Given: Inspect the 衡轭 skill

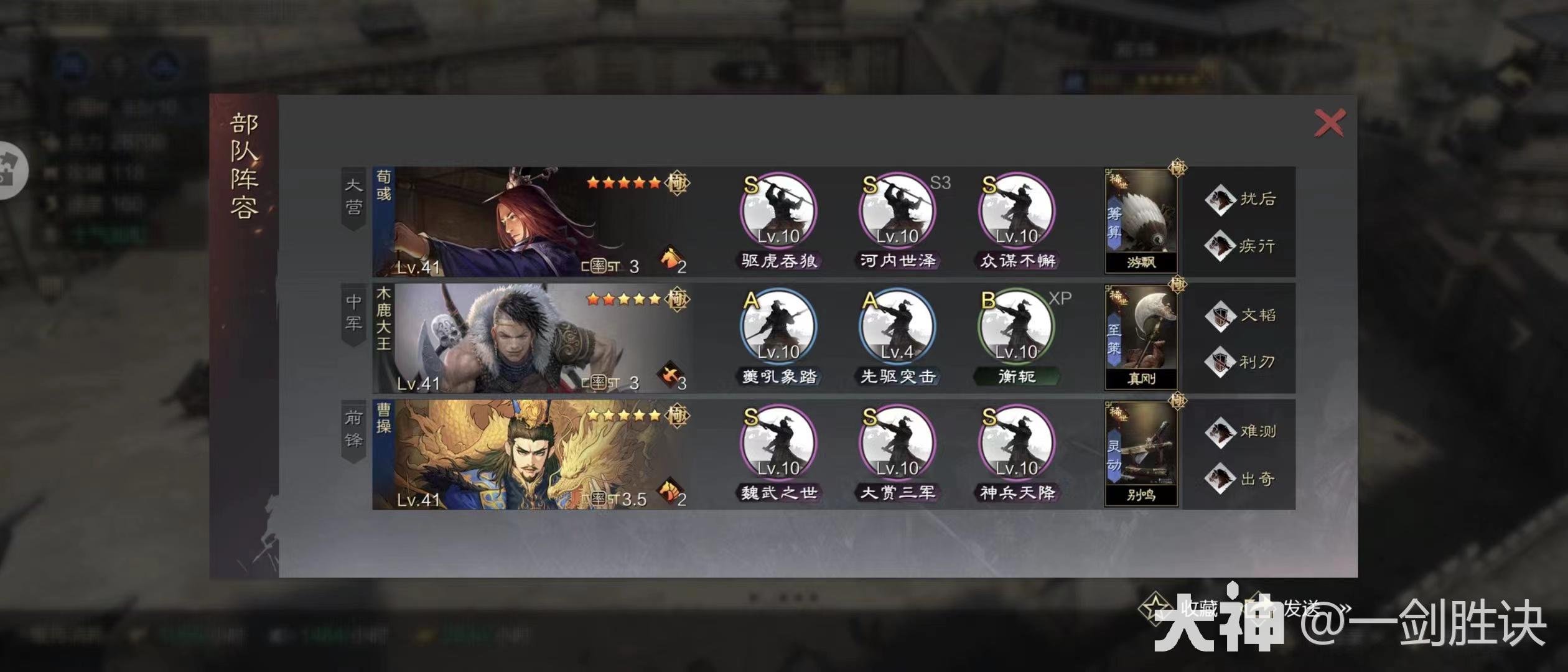Looking at the screenshot, I should point(1017,328).
